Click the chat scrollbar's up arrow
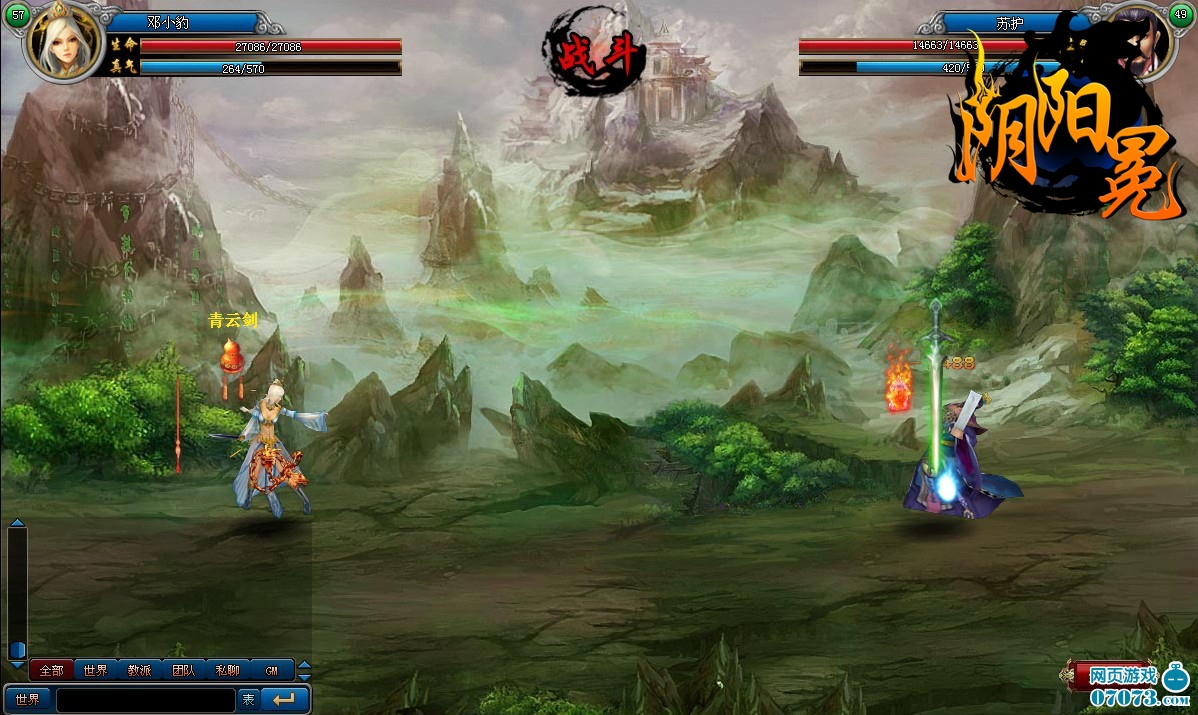The width and height of the screenshot is (1198, 715). [x=17, y=522]
